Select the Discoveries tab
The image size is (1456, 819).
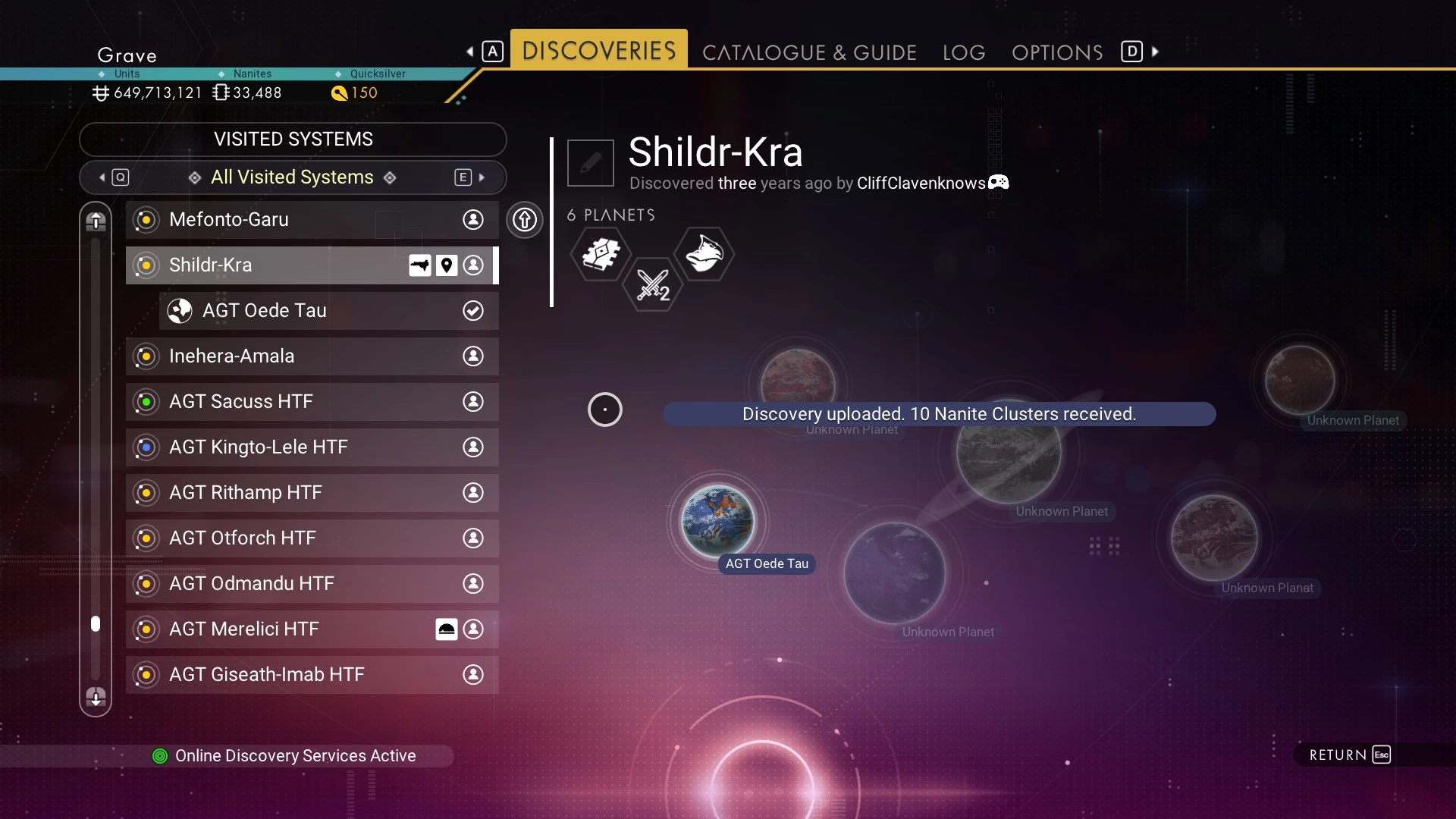coord(598,51)
